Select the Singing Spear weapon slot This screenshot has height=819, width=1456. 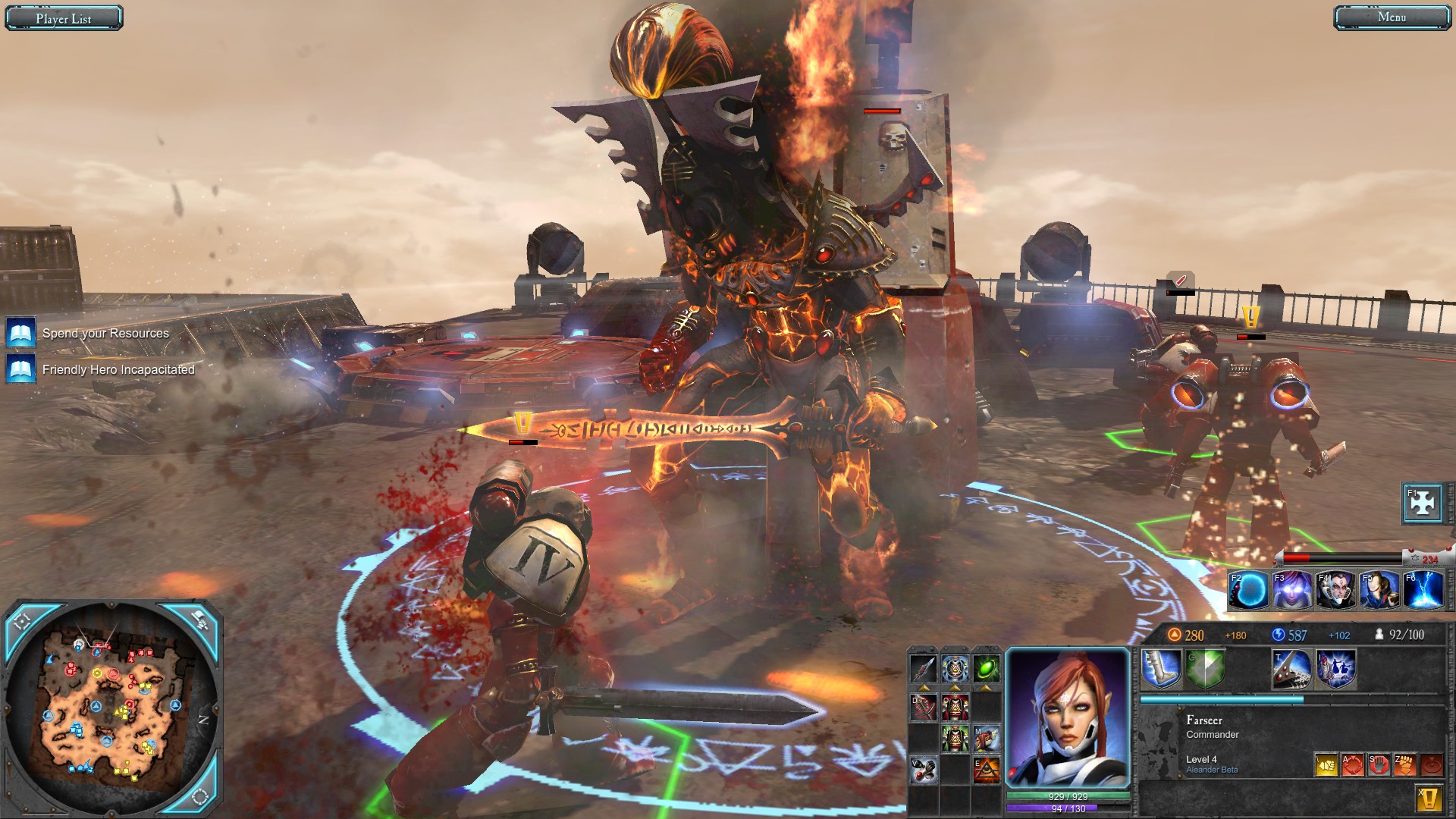click(924, 669)
